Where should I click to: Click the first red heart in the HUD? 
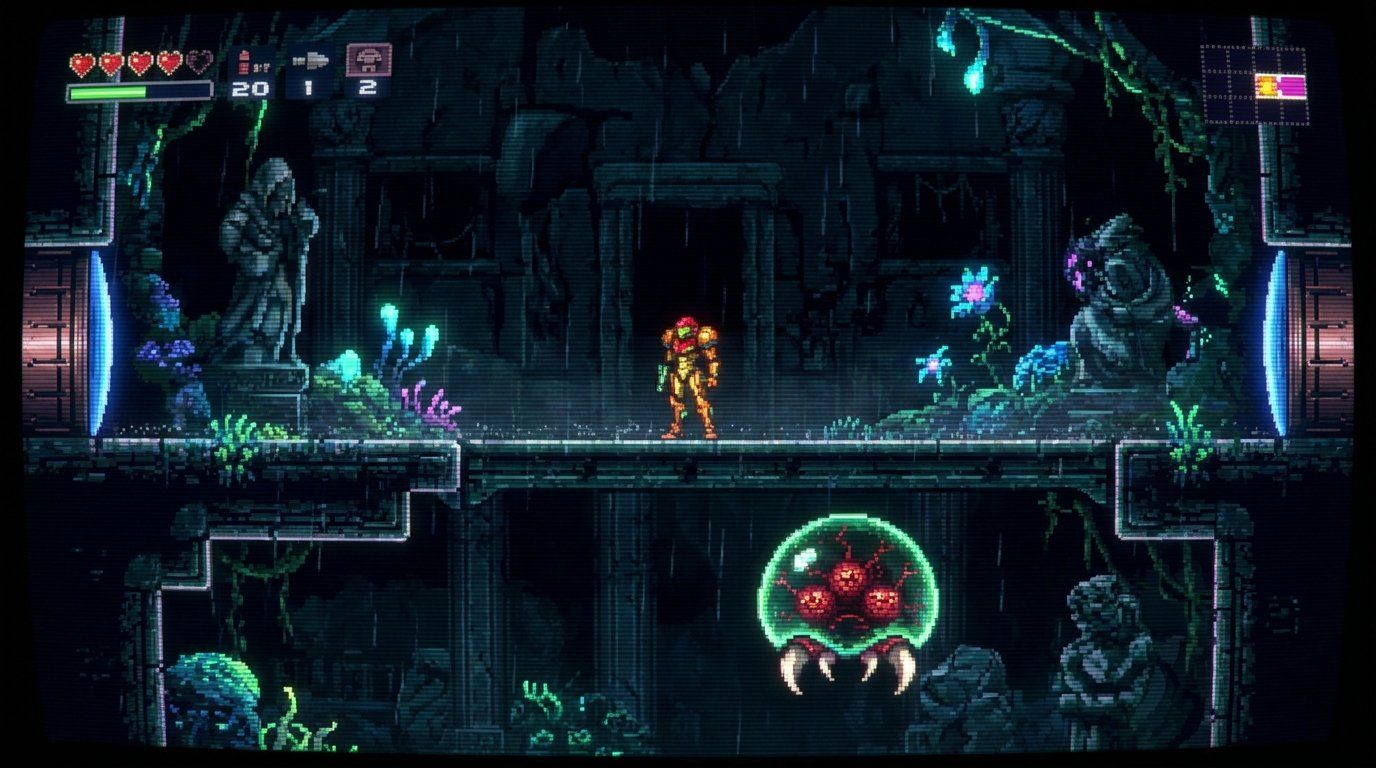(85, 63)
